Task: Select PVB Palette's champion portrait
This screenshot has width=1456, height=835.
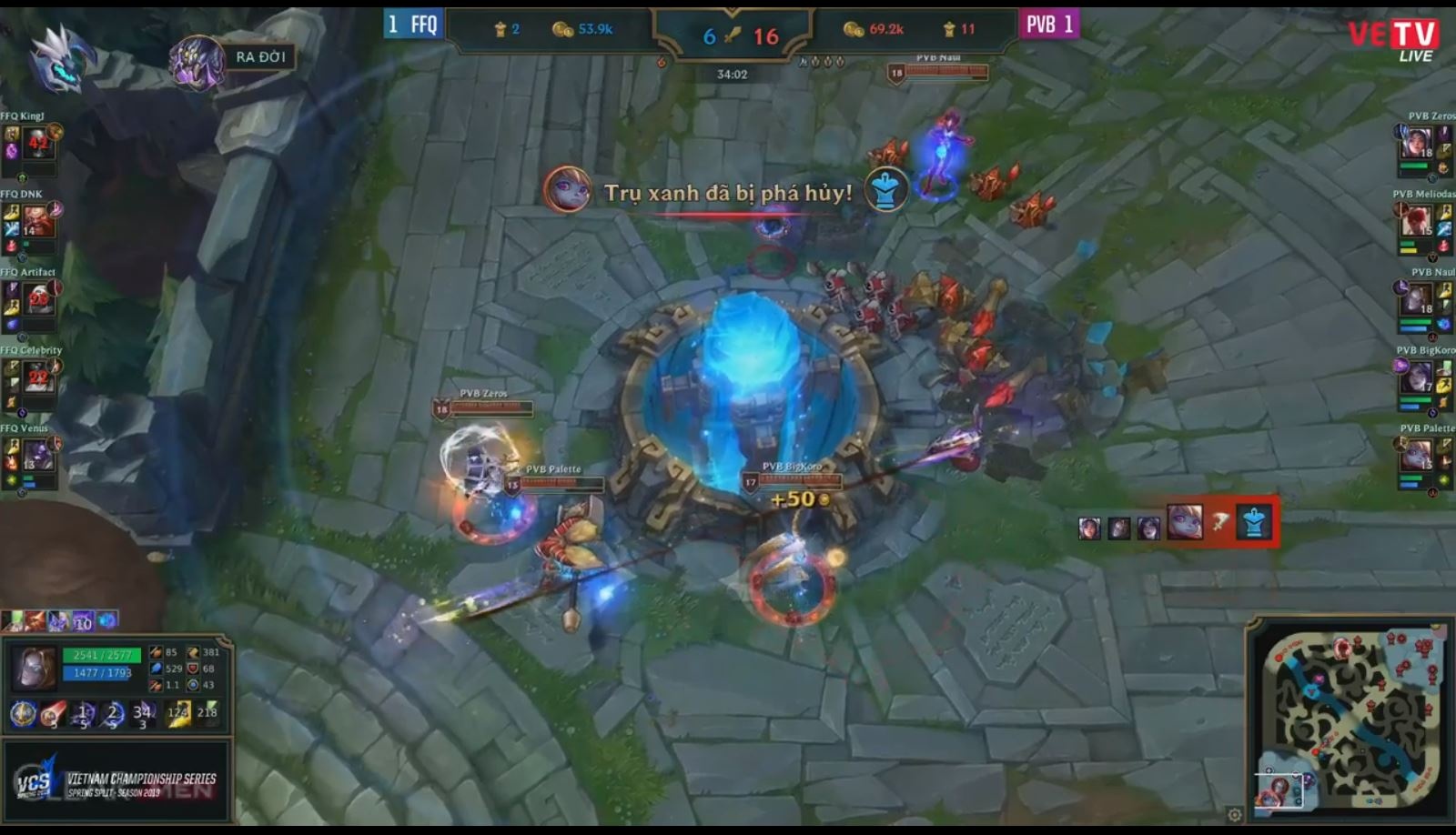Action: pos(1417,455)
